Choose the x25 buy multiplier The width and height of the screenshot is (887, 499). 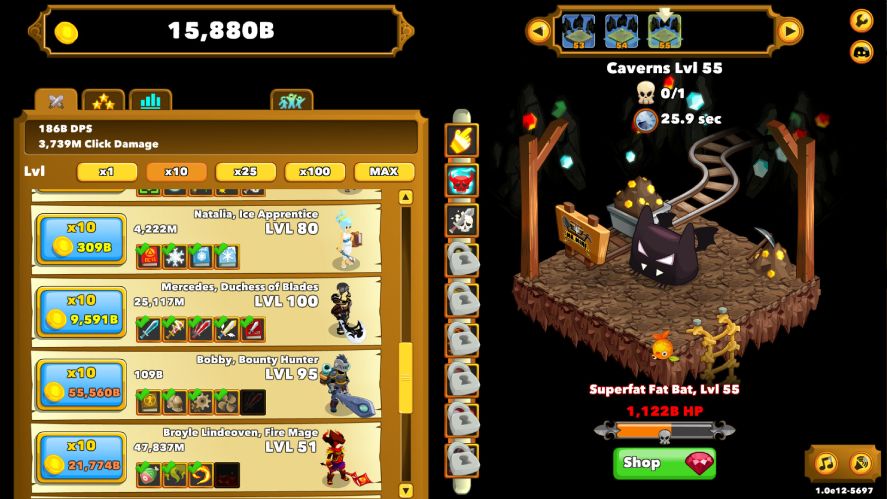coord(245,172)
